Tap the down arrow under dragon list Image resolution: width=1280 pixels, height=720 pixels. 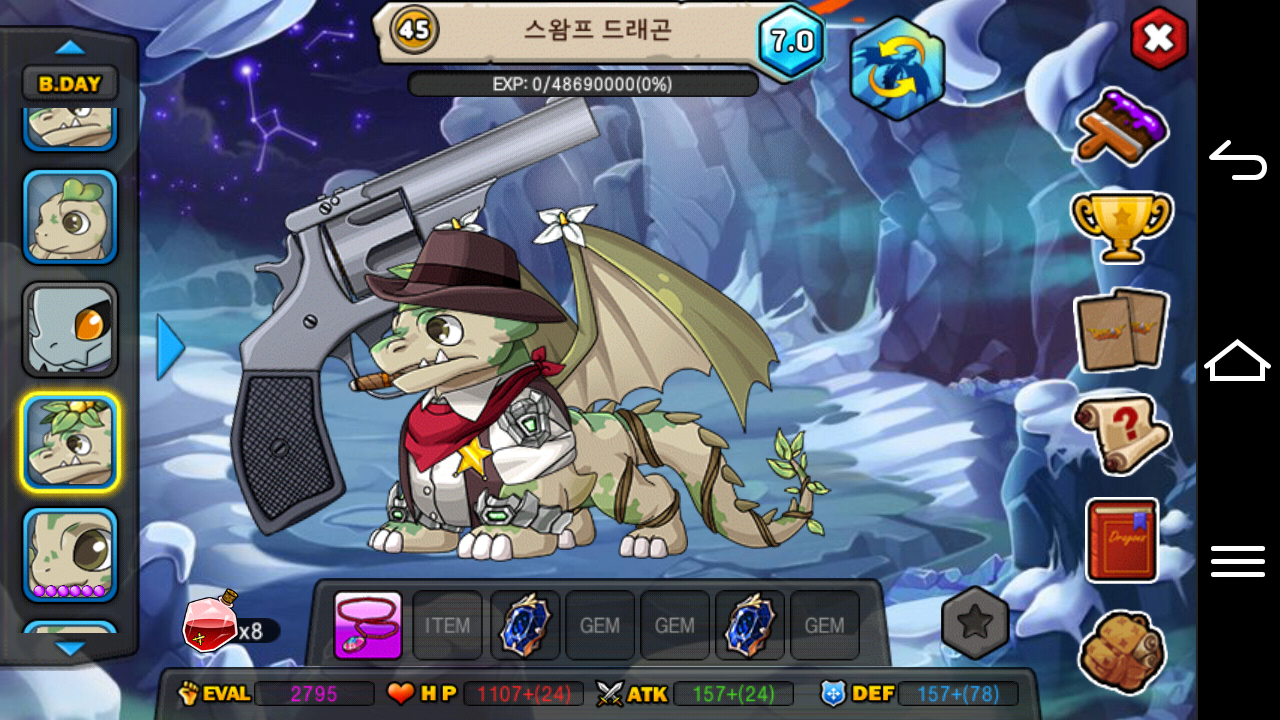coord(70,649)
